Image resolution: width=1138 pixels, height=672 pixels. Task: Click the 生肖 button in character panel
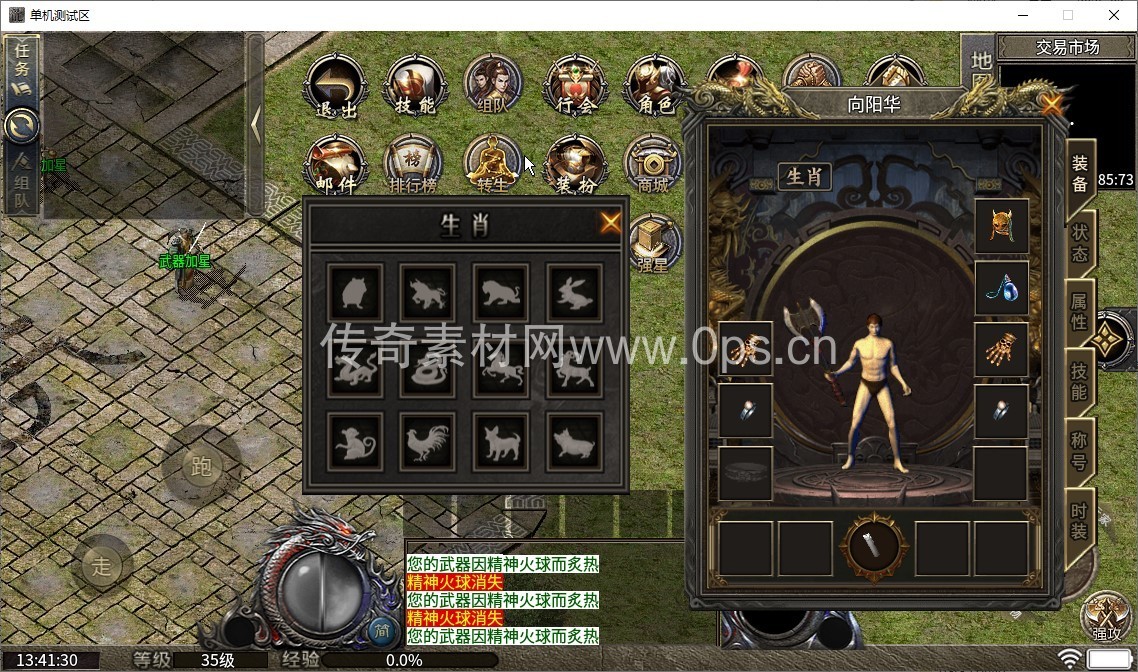click(804, 177)
